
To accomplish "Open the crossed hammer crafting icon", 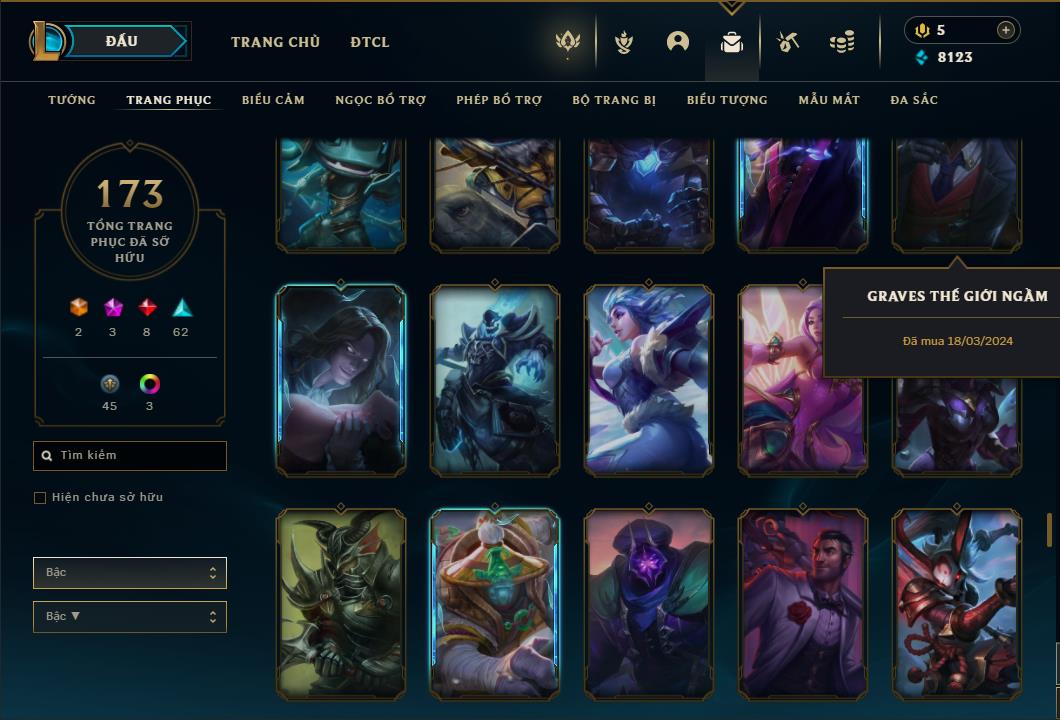I will pos(788,42).
